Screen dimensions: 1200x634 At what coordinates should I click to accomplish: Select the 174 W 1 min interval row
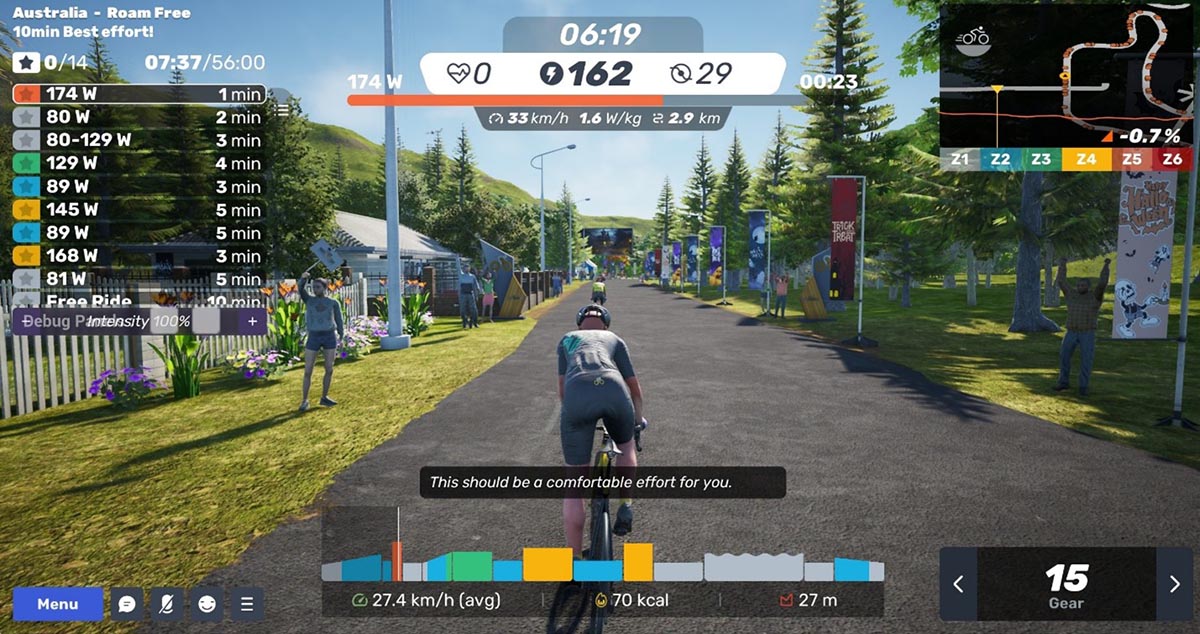[x=138, y=94]
